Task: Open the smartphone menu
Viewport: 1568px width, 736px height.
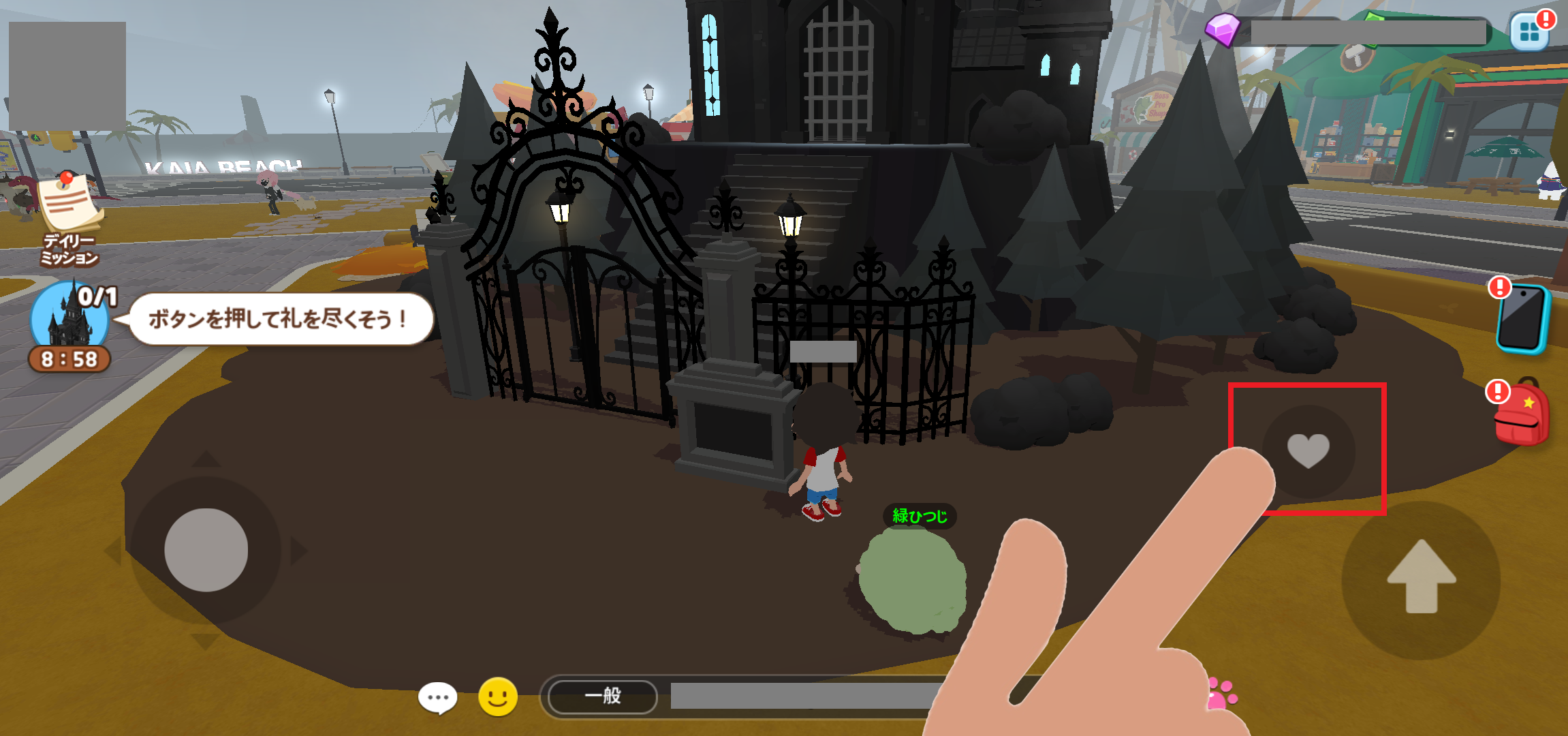Action: (x=1523, y=318)
